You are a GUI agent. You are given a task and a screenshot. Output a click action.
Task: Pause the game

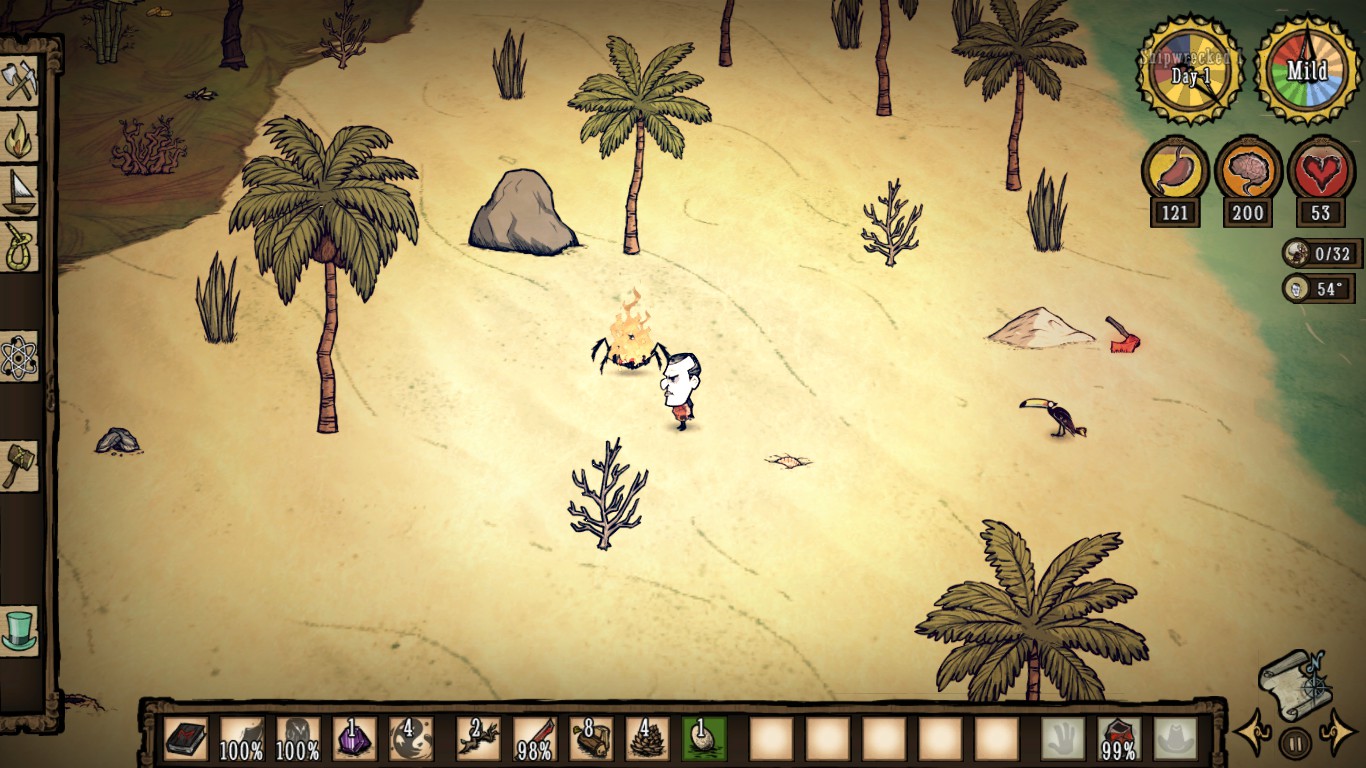pos(1295,742)
